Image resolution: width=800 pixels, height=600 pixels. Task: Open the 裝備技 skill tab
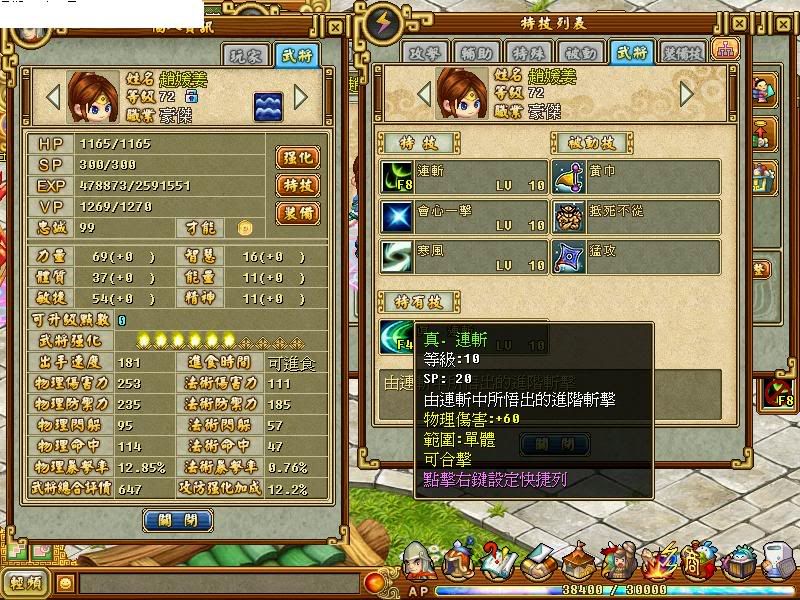[682, 52]
